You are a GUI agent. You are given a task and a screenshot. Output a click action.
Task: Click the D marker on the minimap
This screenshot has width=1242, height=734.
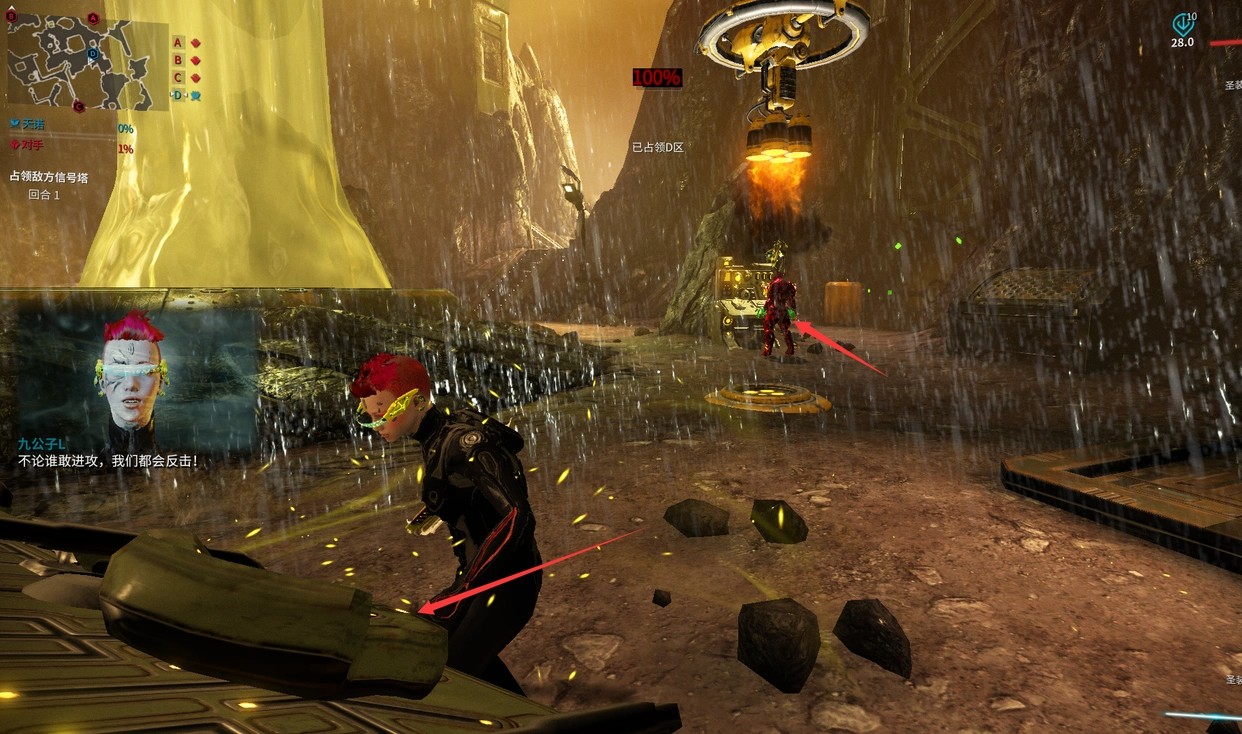coord(93,54)
